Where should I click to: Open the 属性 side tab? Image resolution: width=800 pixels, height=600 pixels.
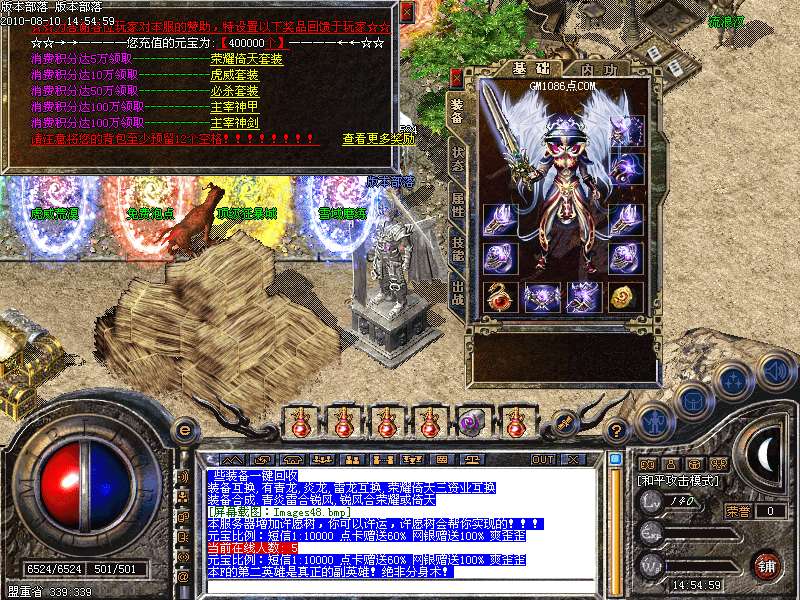457,207
